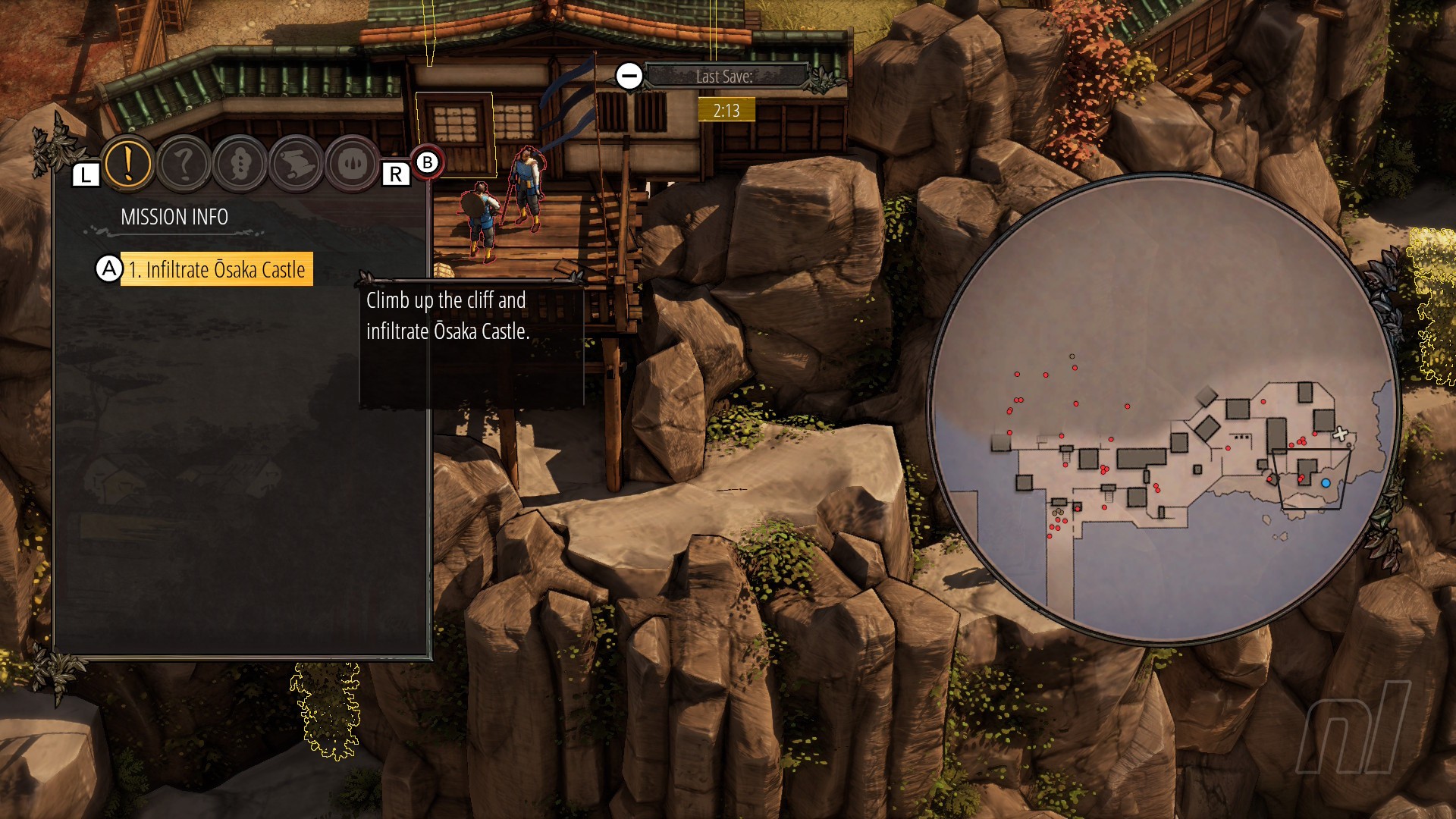Select objective 'Infiltrate Ōsaka Castle'
The width and height of the screenshot is (1456, 819).
[x=217, y=269]
